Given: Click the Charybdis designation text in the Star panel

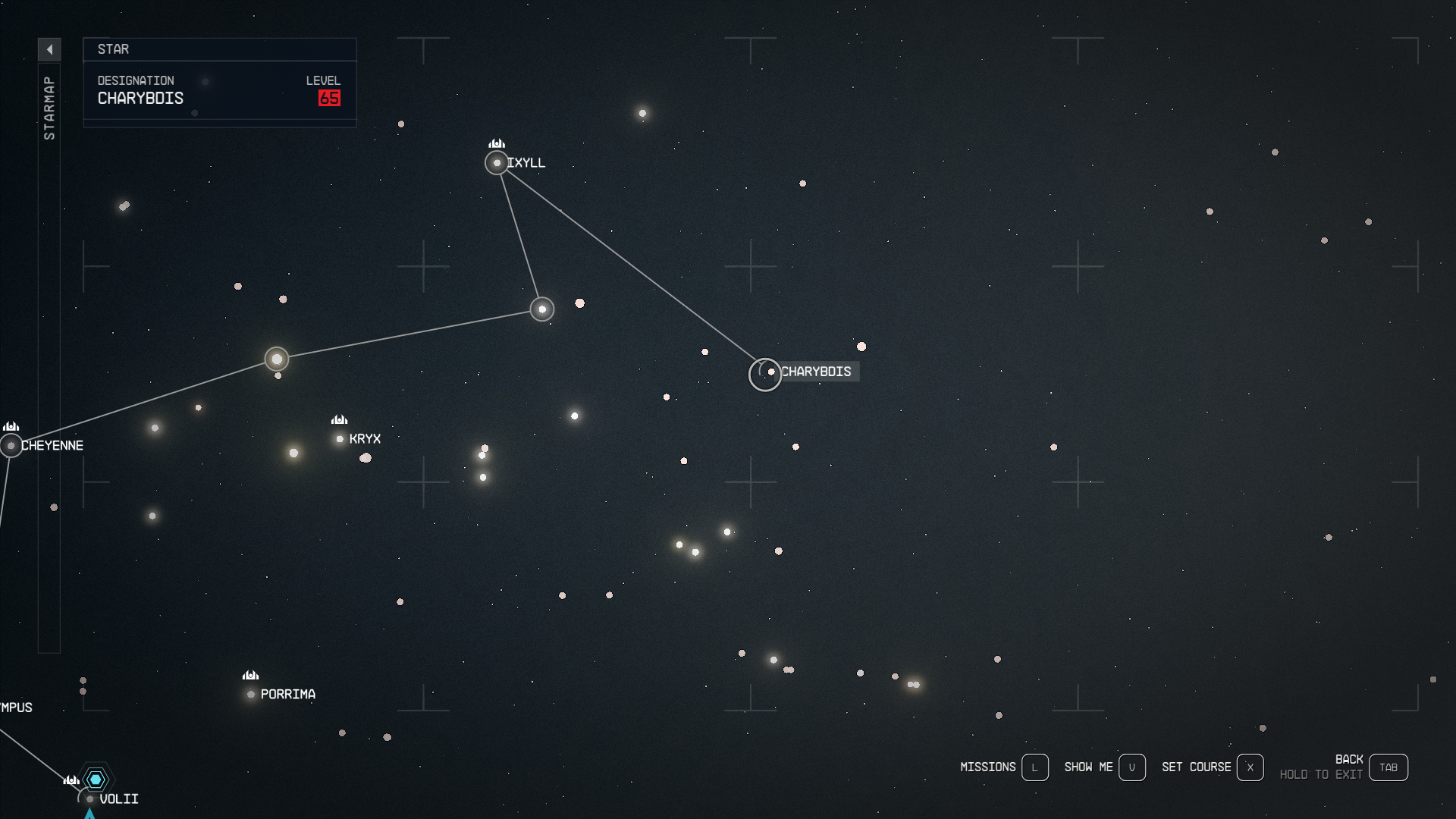Looking at the screenshot, I should click(141, 98).
